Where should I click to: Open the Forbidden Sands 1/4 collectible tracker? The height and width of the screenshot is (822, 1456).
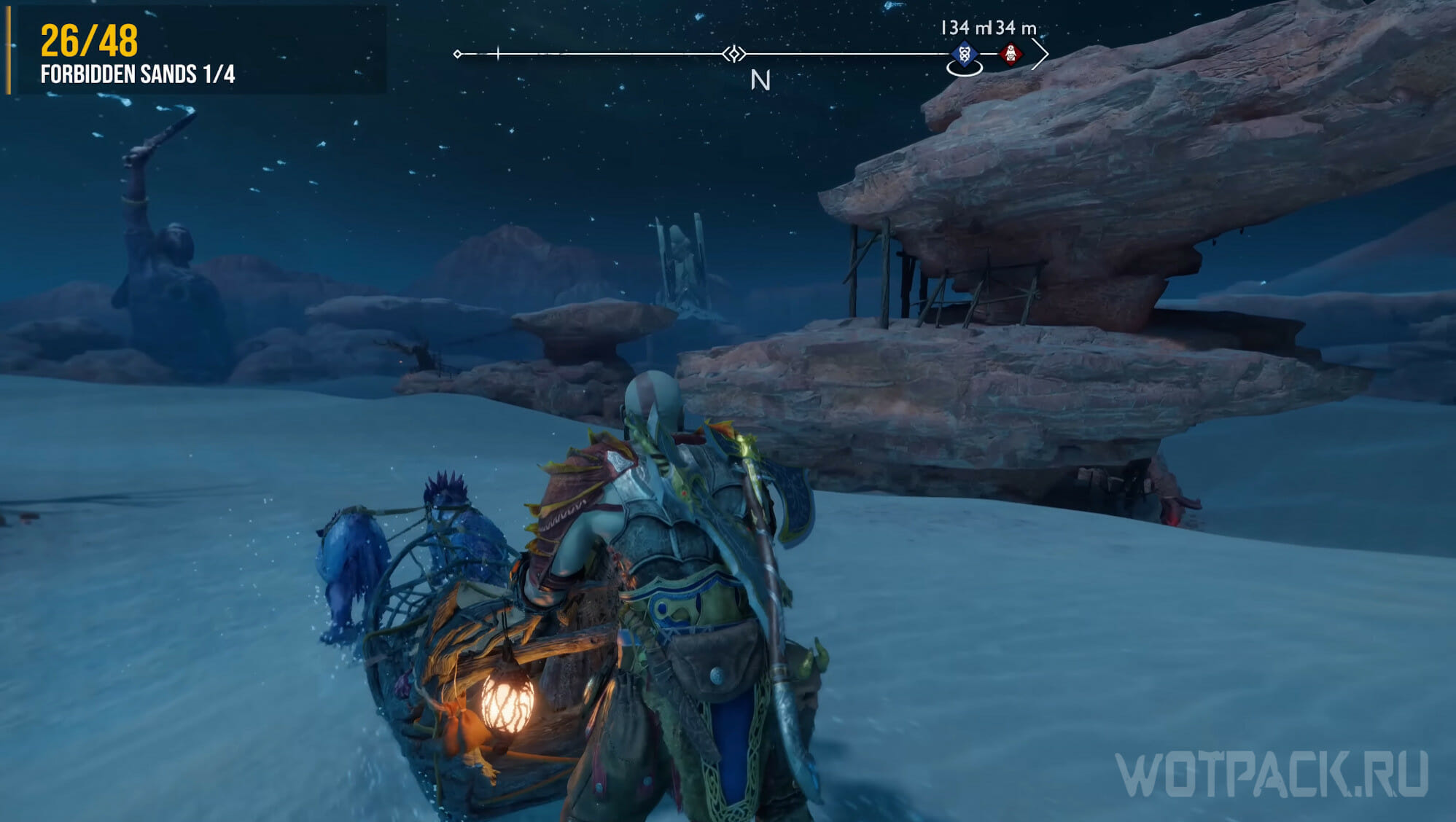click(x=138, y=74)
